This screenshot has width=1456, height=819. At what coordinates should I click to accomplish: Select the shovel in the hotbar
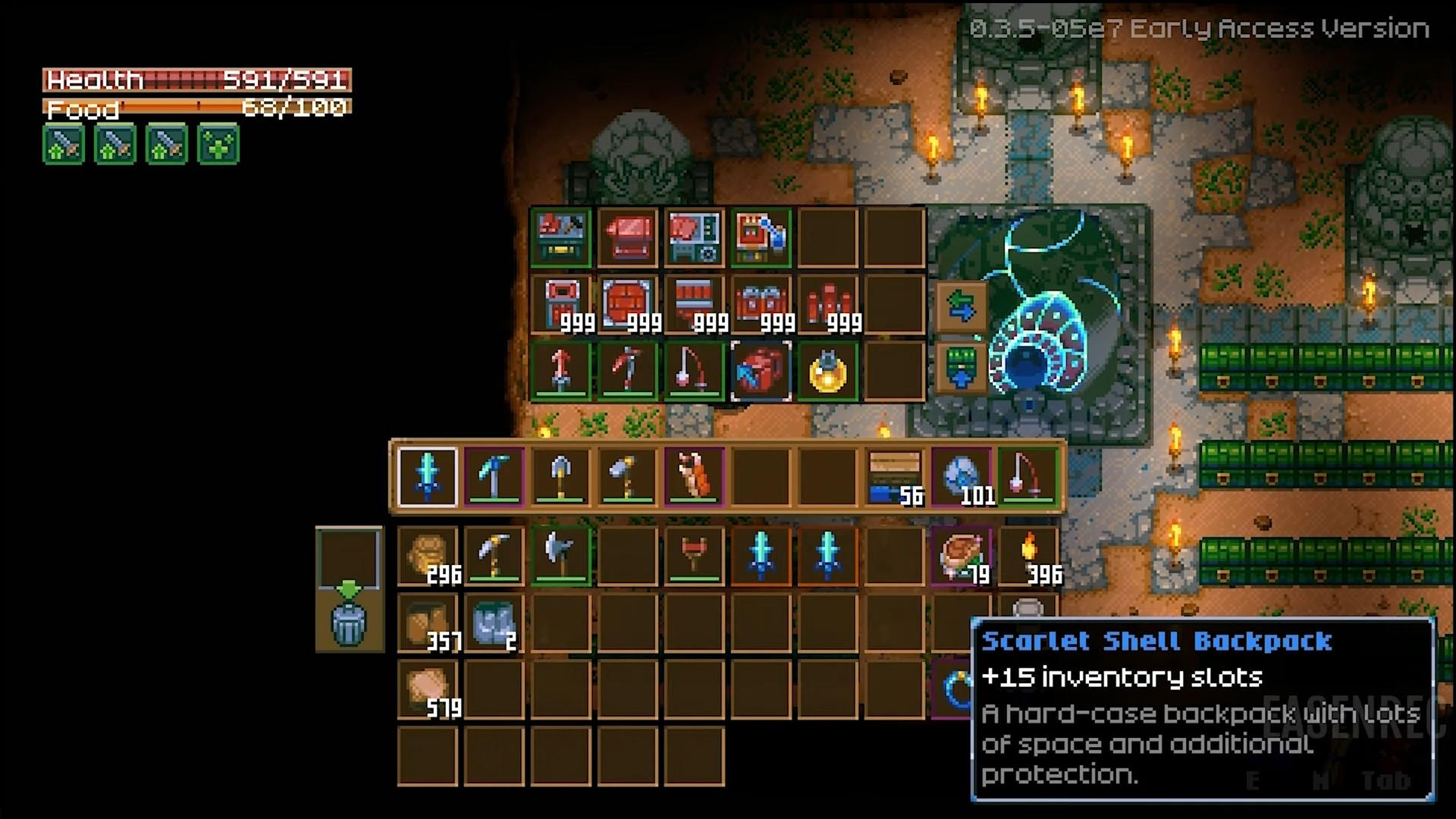click(560, 477)
